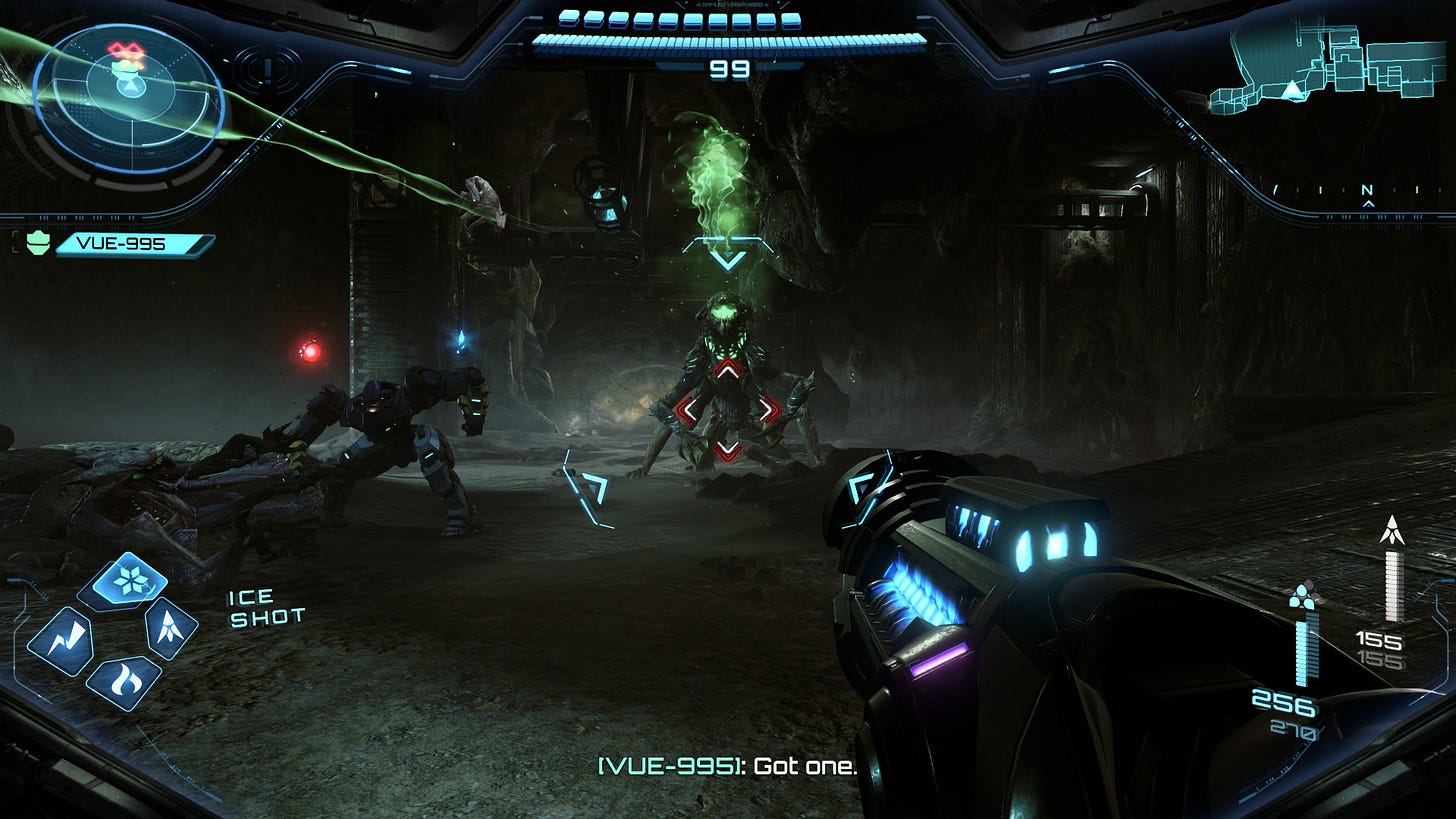Click the compass north marker
The image size is (1456, 819).
[1367, 191]
